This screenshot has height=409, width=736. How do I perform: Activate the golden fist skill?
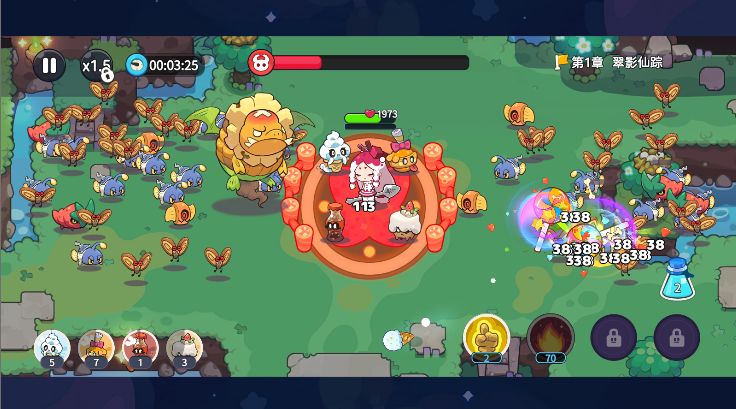coord(487,336)
